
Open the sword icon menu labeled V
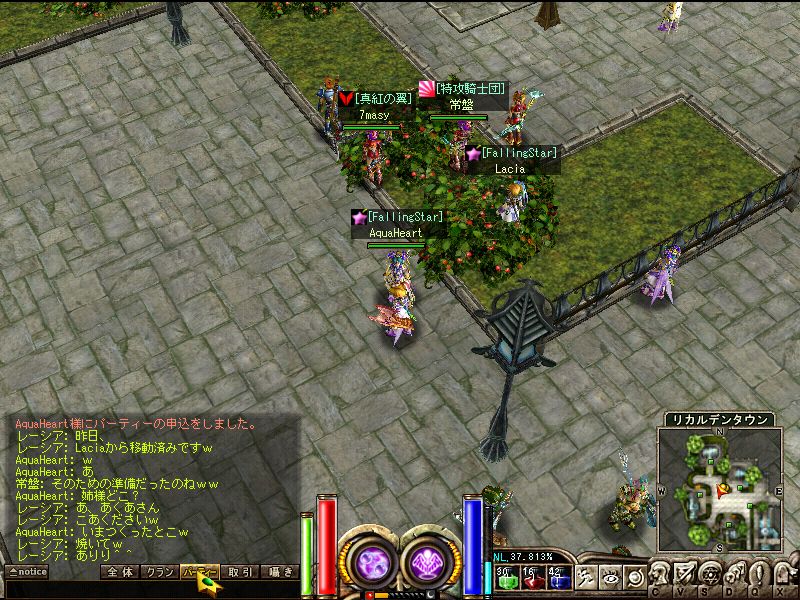tap(685, 575)
